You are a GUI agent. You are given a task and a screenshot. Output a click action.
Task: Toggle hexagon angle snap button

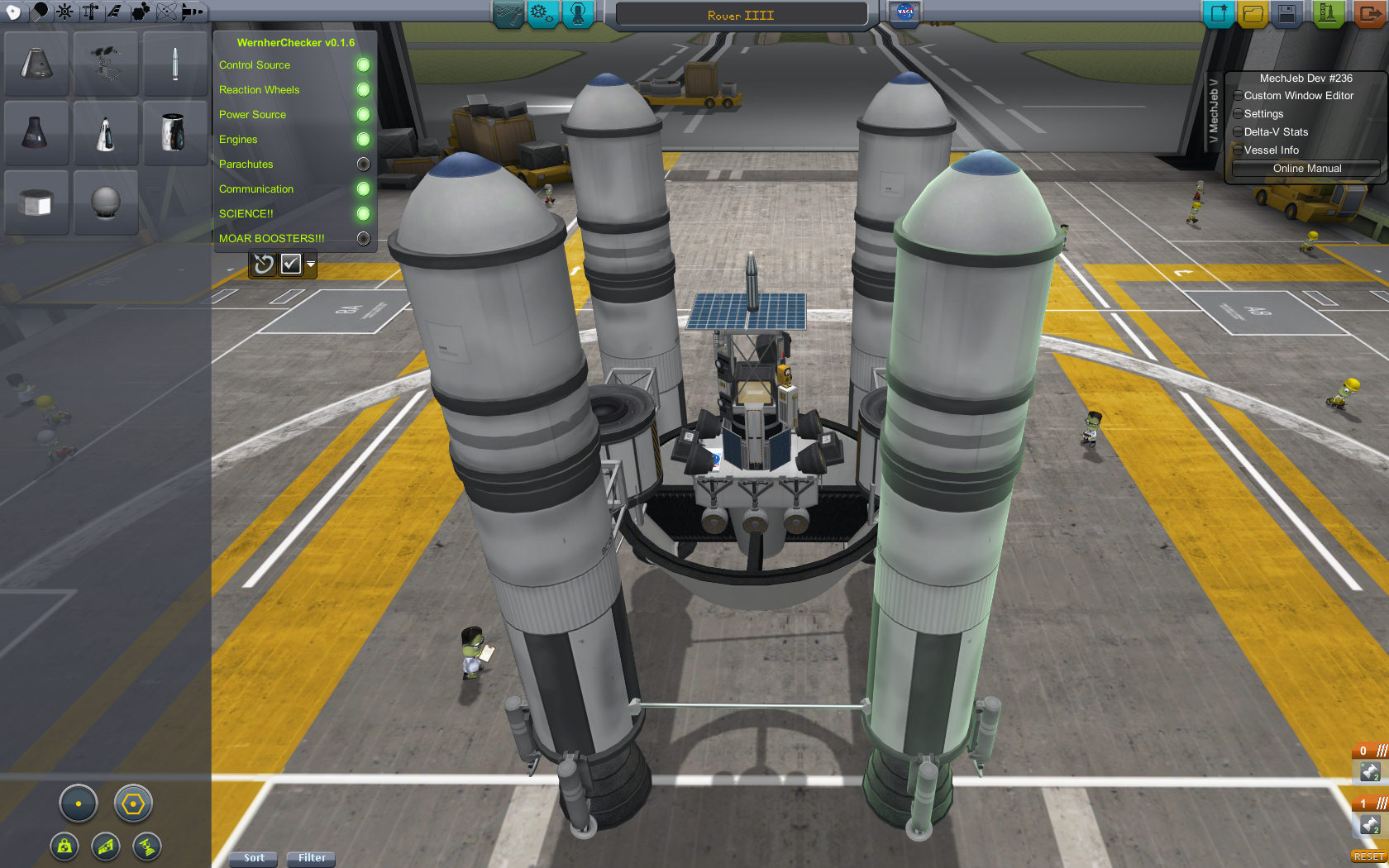pyautogui.click(x=133, y=804)
